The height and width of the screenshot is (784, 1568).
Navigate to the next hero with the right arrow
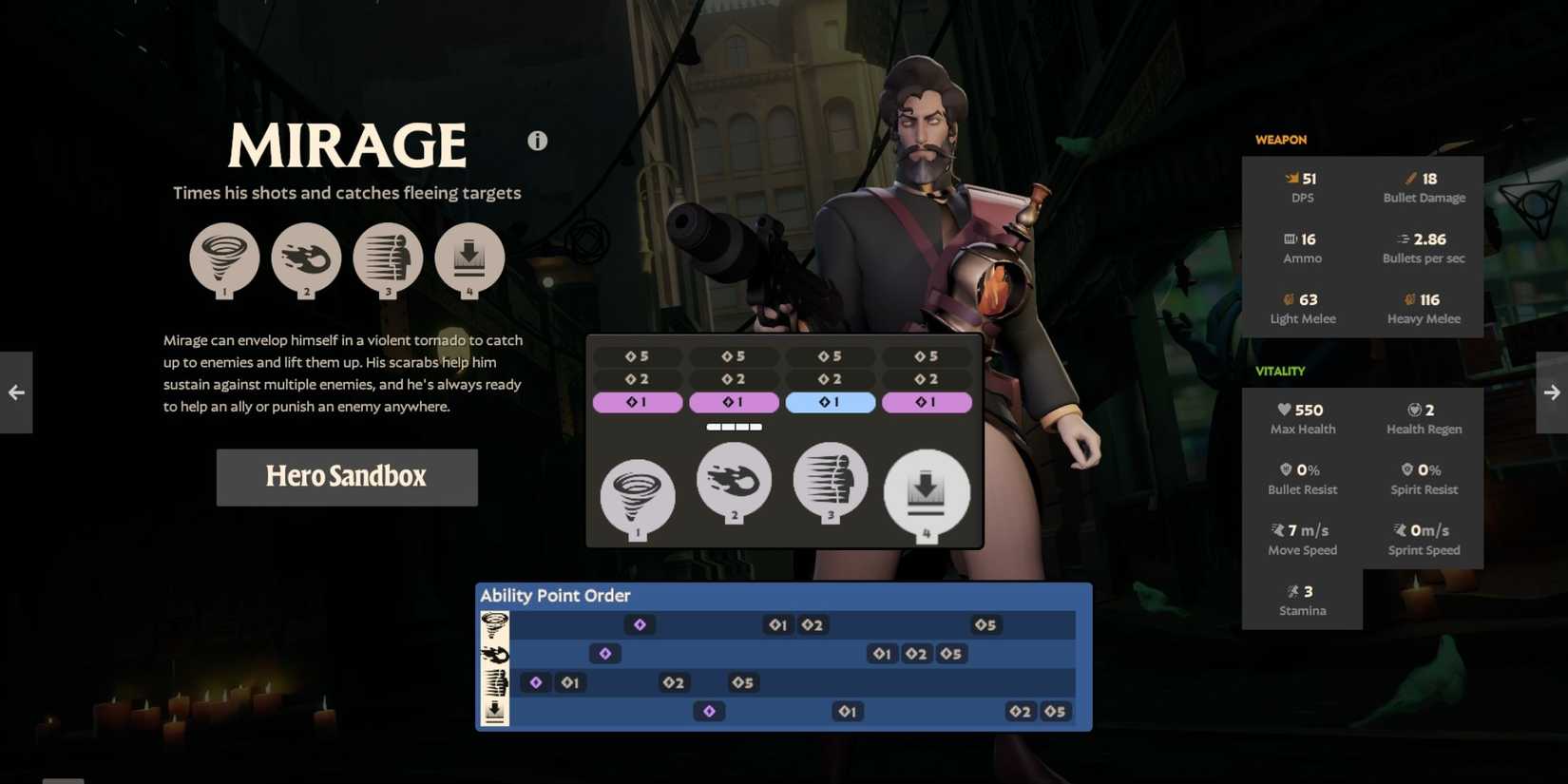[1551, 392]
